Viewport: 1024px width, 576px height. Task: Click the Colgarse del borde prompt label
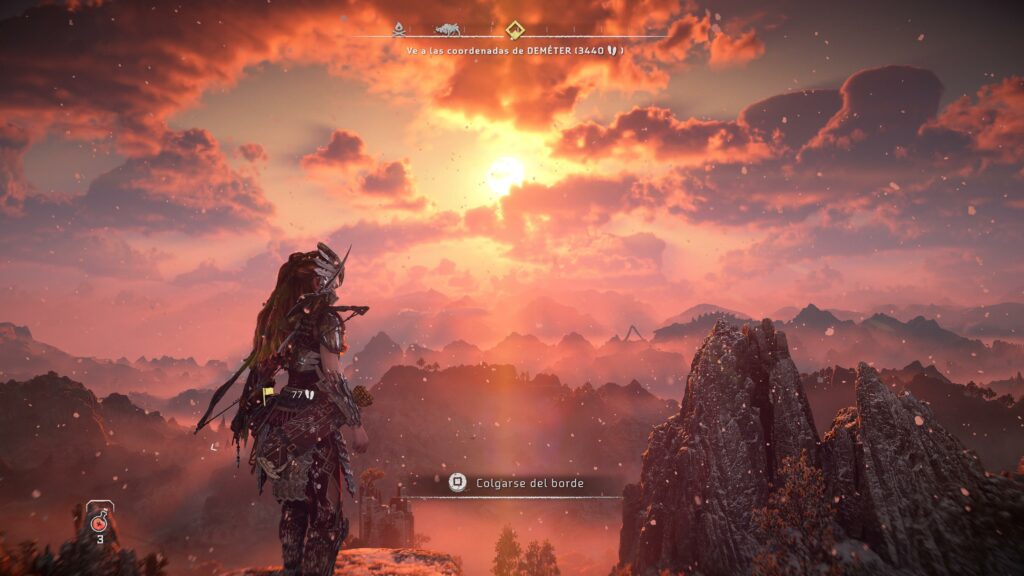click(530, 483)
